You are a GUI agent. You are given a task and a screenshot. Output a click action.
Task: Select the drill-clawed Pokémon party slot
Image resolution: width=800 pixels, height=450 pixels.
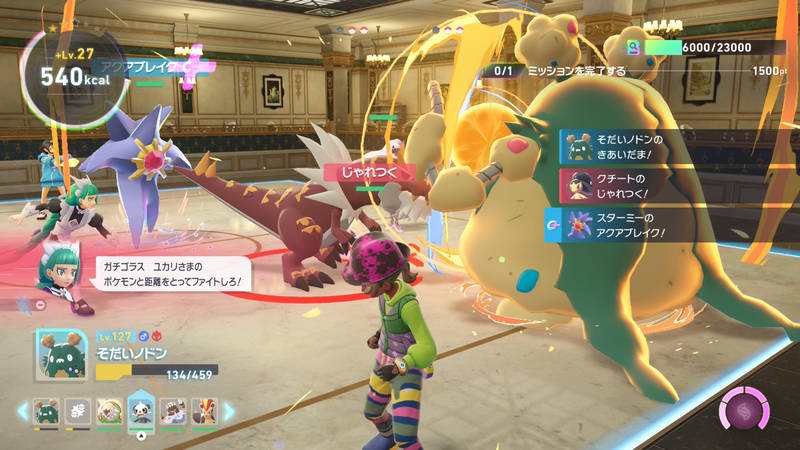(x=173, y=411)
